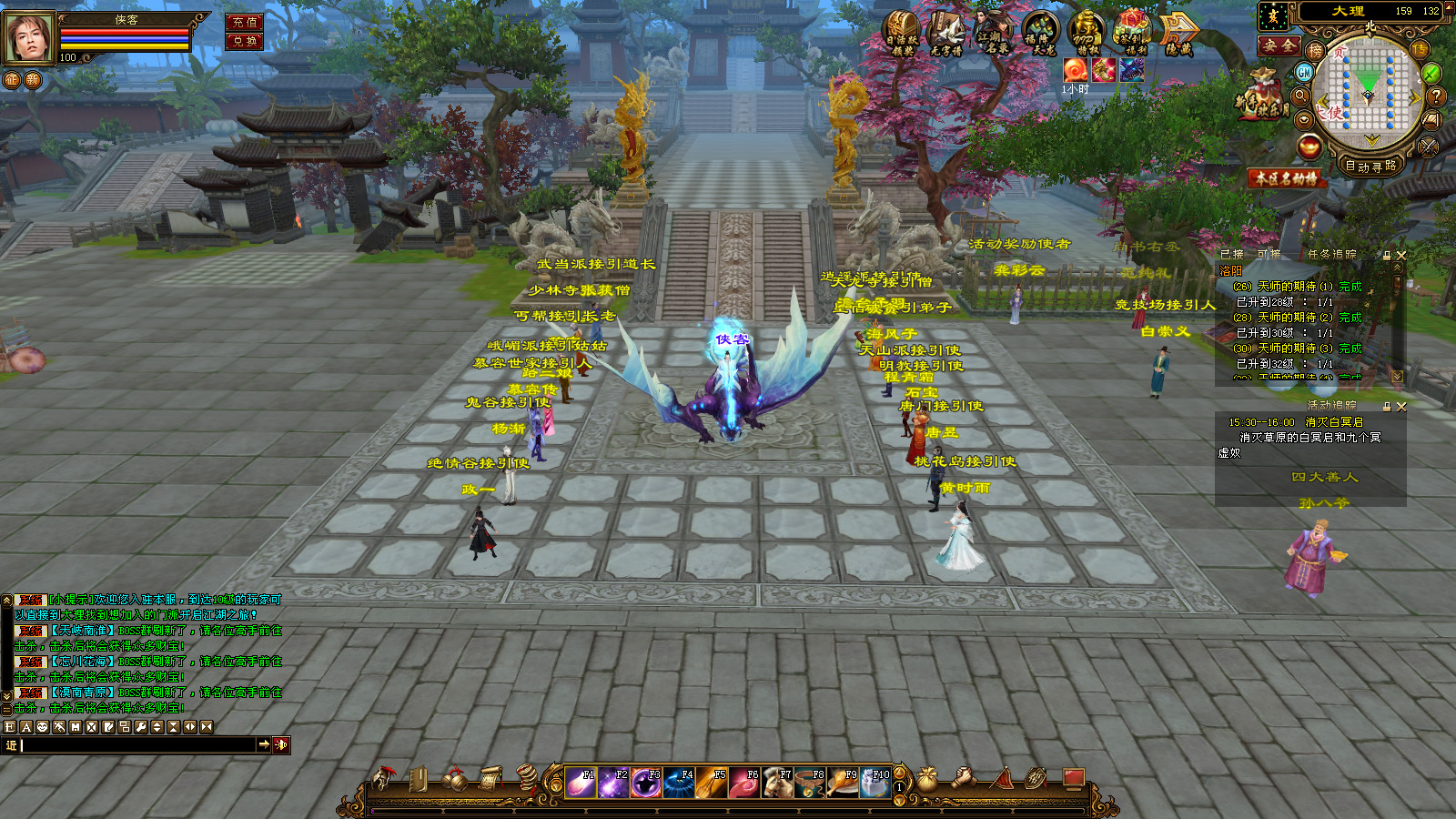Open the VIP特权 icon
This screenshot has width=1456, height=819.
(1086, 33)
